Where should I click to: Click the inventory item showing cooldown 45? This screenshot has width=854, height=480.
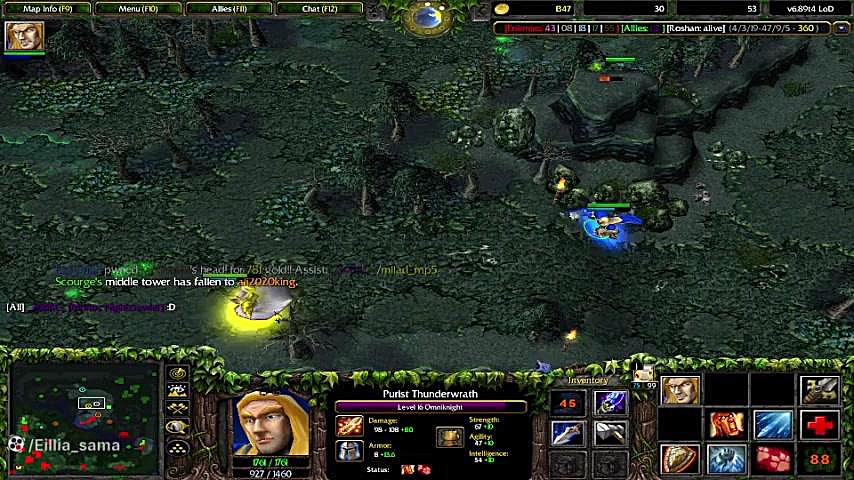(x=567, y=403)
